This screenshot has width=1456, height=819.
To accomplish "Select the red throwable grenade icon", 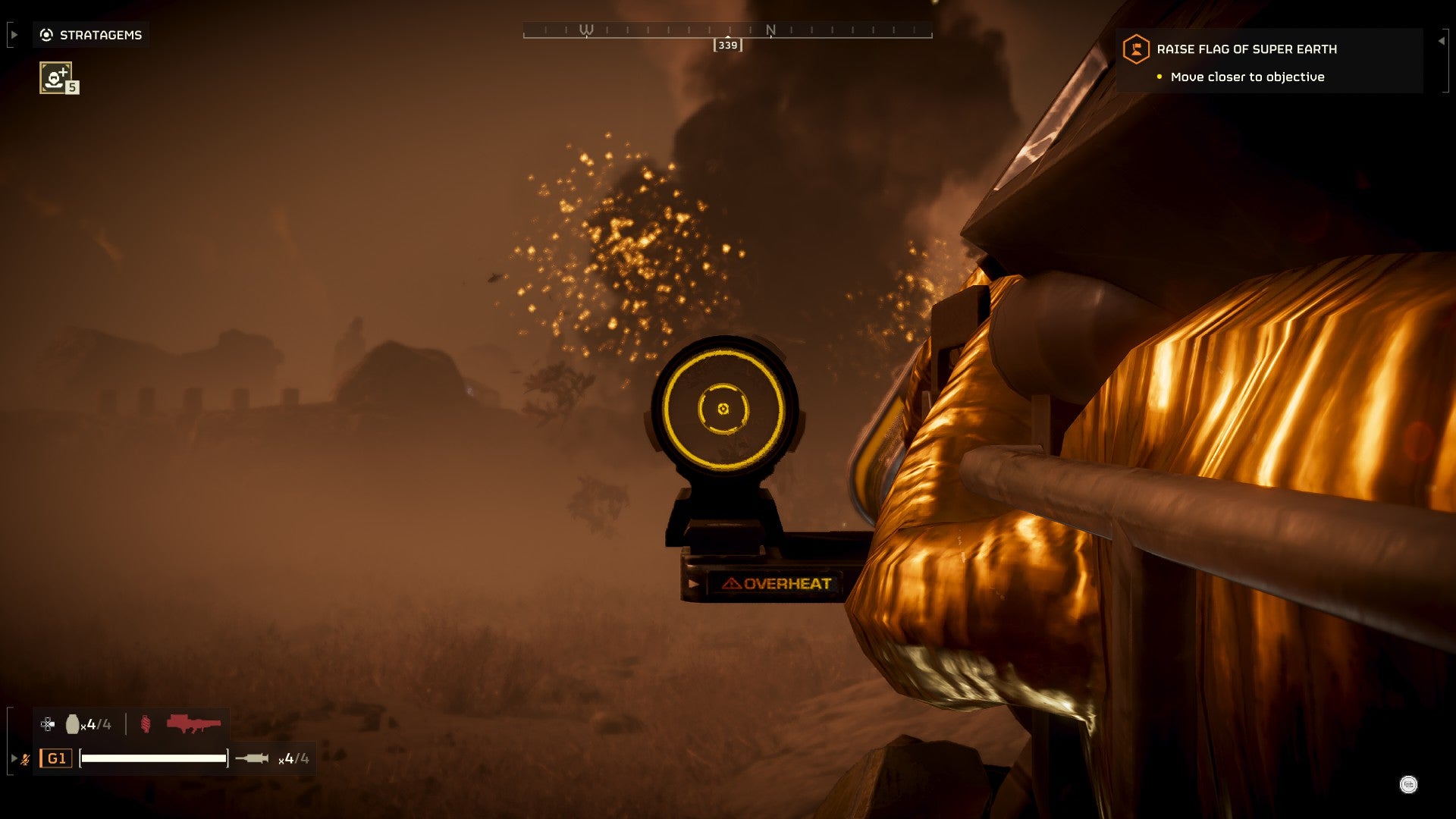I will pos(145,723).
